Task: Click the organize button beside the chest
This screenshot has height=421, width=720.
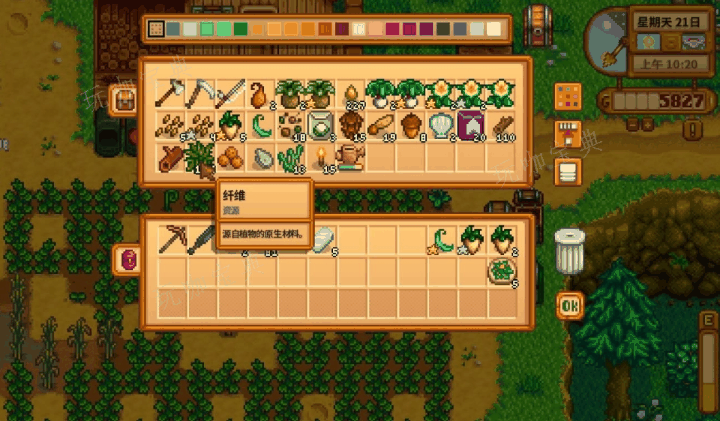Action: [568, 170]
